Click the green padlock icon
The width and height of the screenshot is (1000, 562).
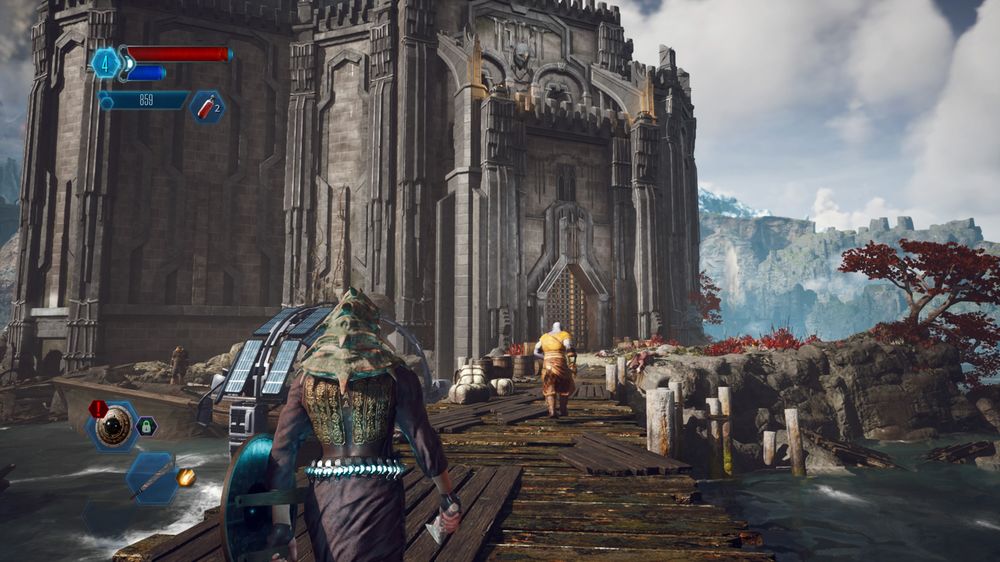pos(146,426)
